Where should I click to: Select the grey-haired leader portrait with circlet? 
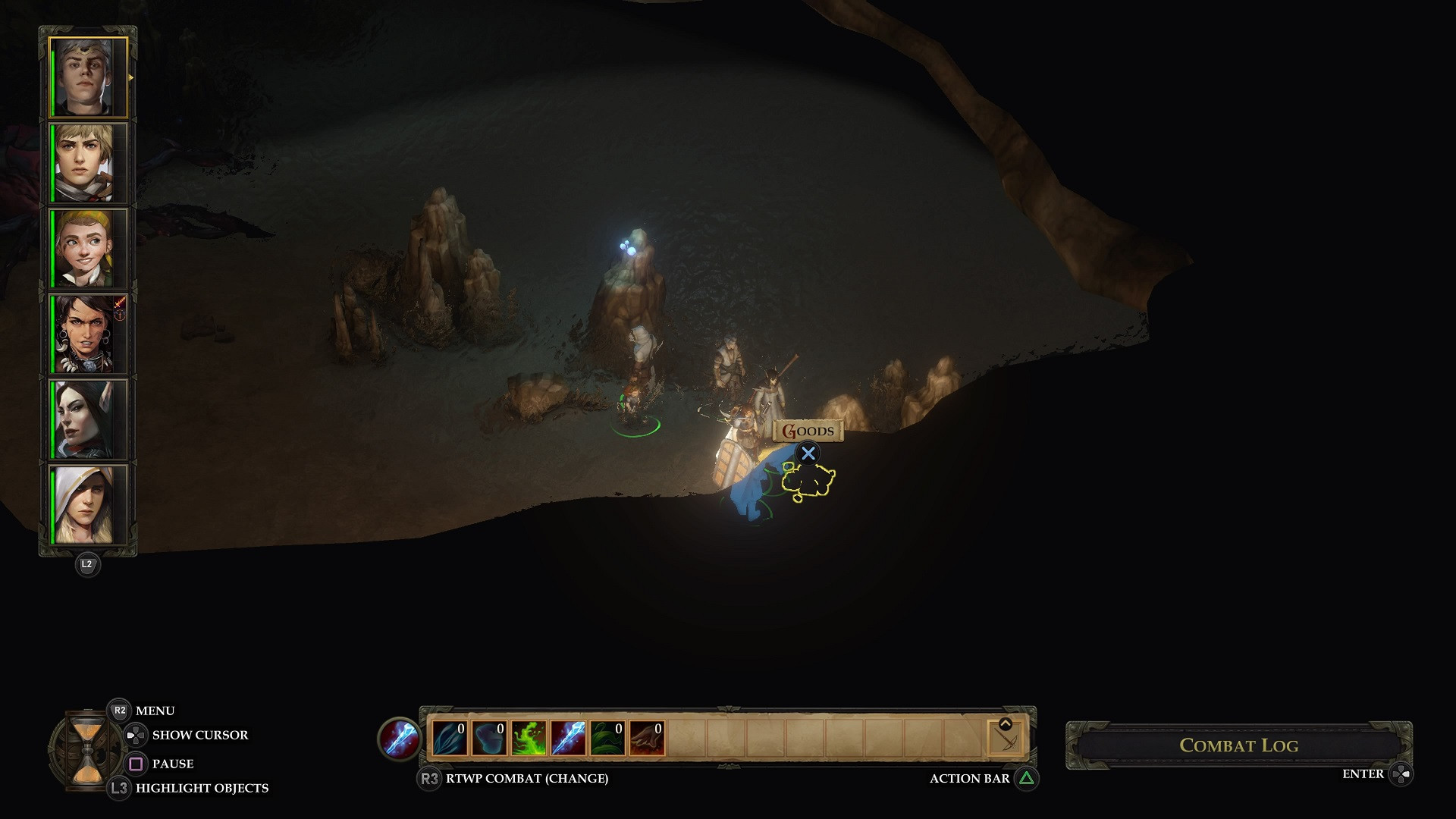(x=89, y=77)
